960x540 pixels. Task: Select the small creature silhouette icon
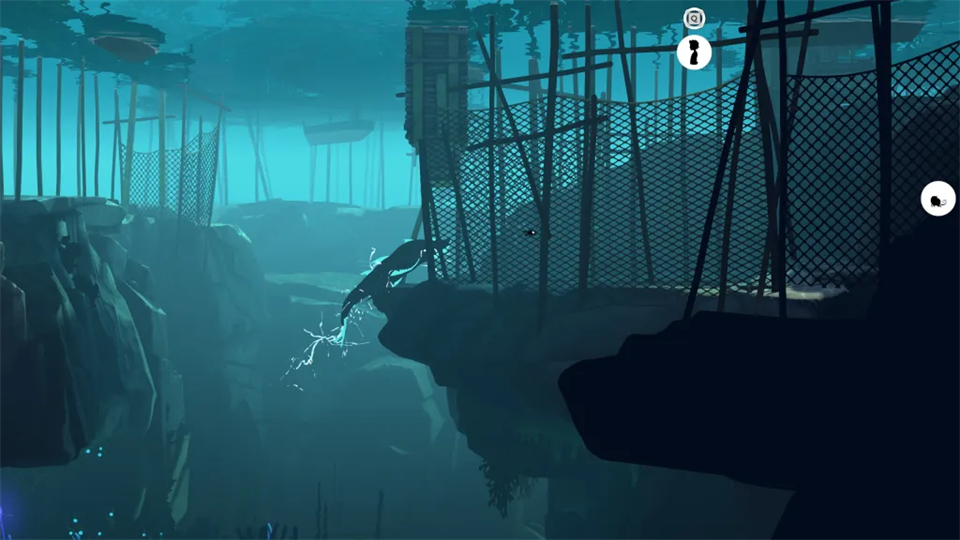point(937,199)
